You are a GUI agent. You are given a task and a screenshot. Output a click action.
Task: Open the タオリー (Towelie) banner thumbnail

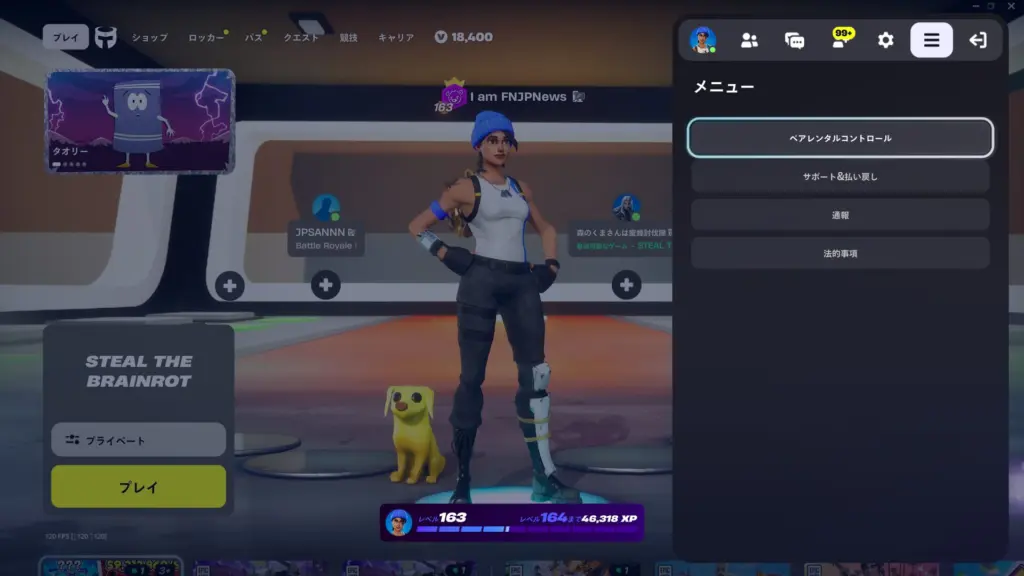(x=140, y=121)
